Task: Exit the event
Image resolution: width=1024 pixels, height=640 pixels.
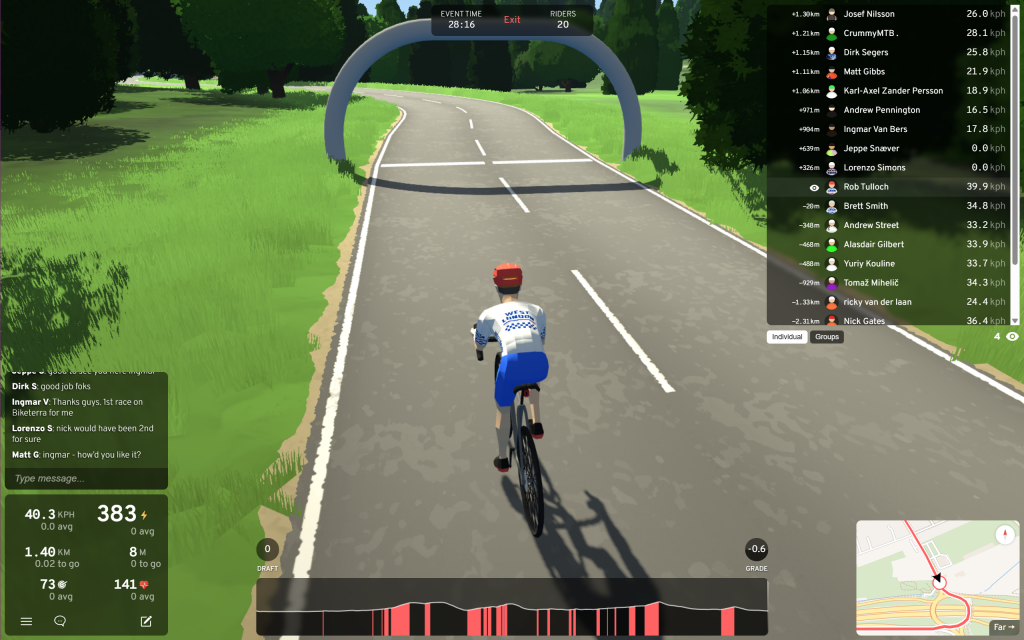Action: point(512,20)
